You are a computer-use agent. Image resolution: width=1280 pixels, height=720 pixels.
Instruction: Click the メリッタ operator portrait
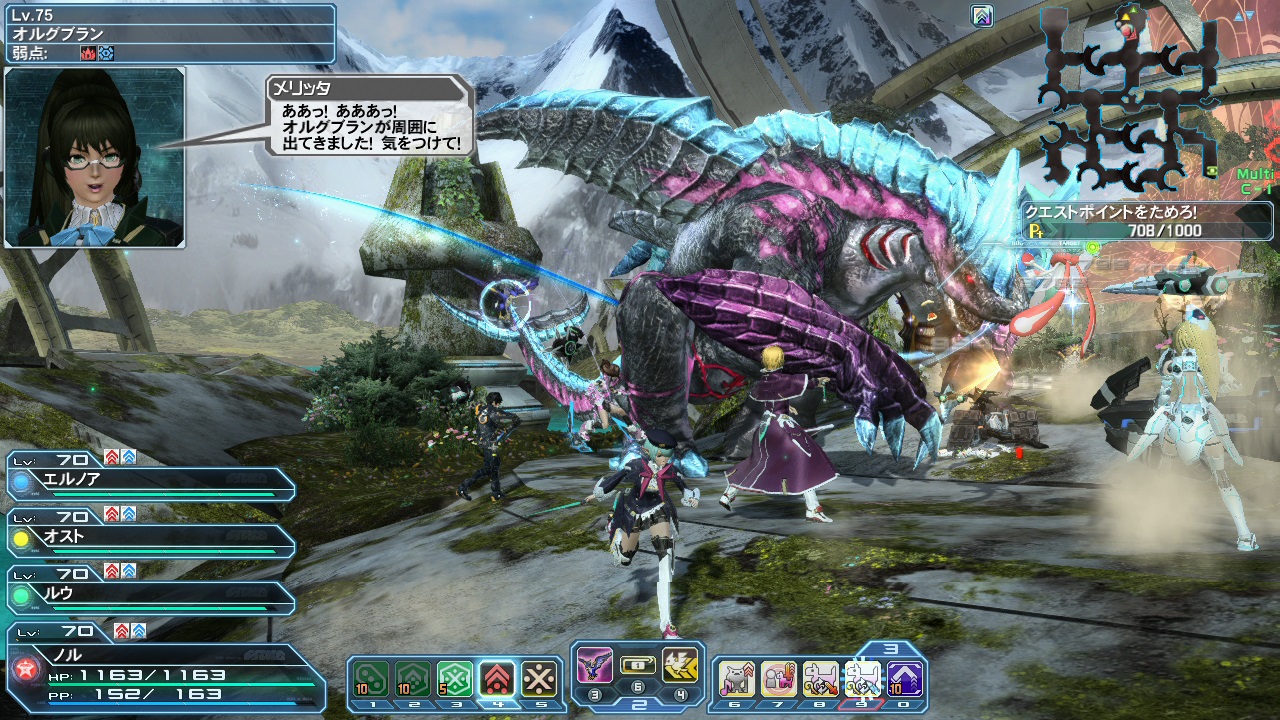click(x=95, y=157)
